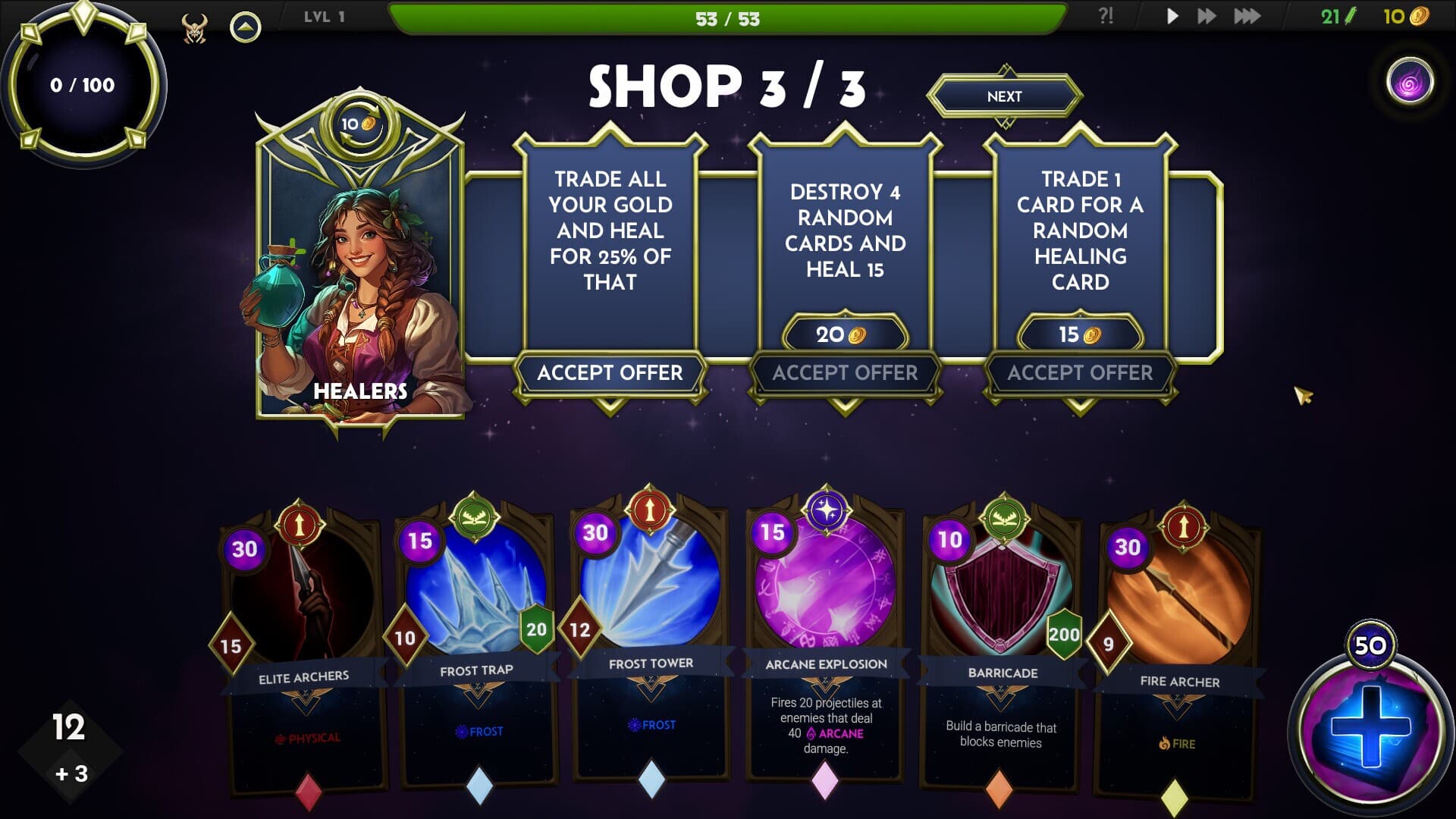Click the green 53/53 health bar

(x=728, y=18)
